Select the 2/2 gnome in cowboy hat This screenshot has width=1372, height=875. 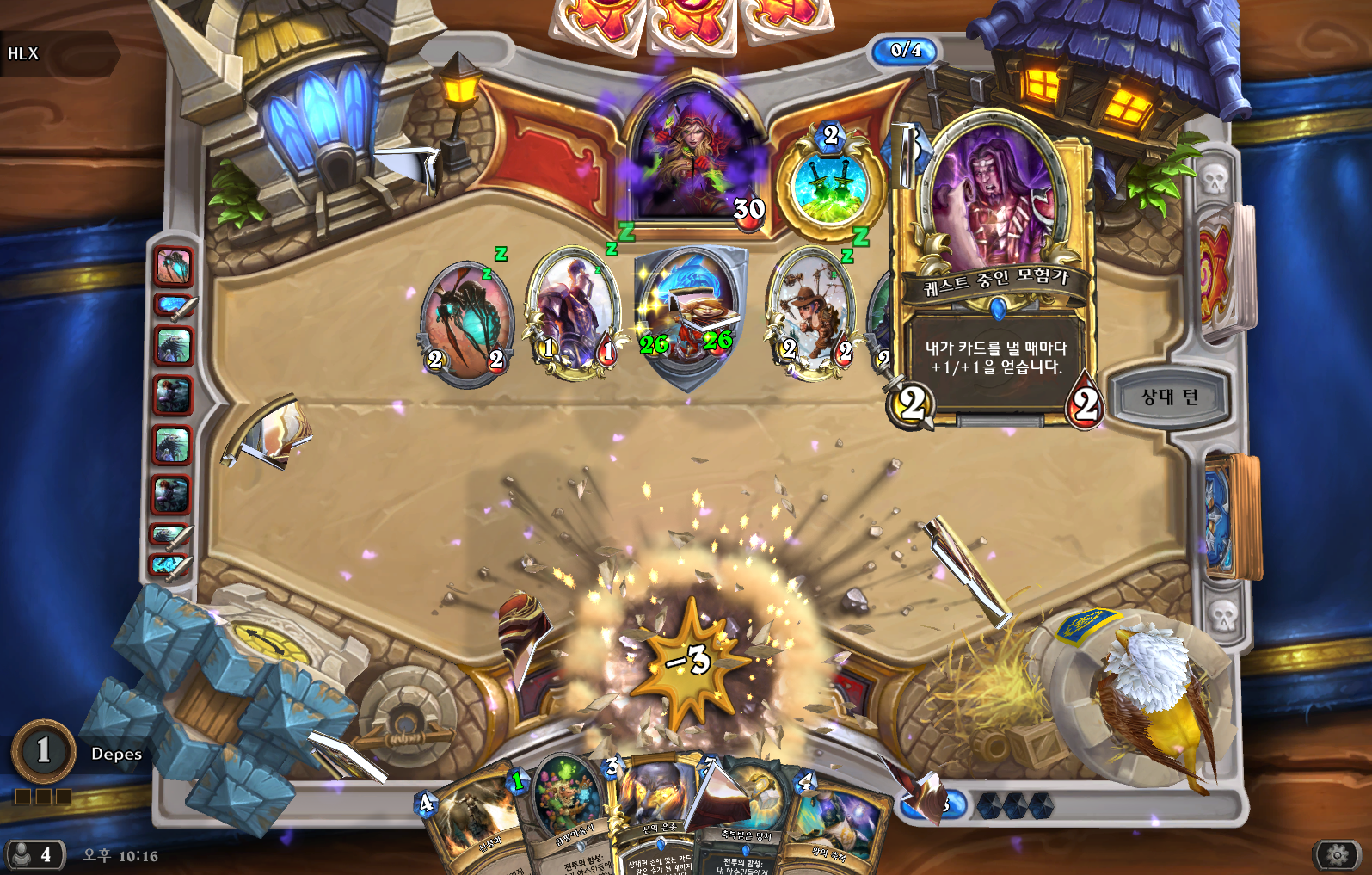click(x=810, y=314)
